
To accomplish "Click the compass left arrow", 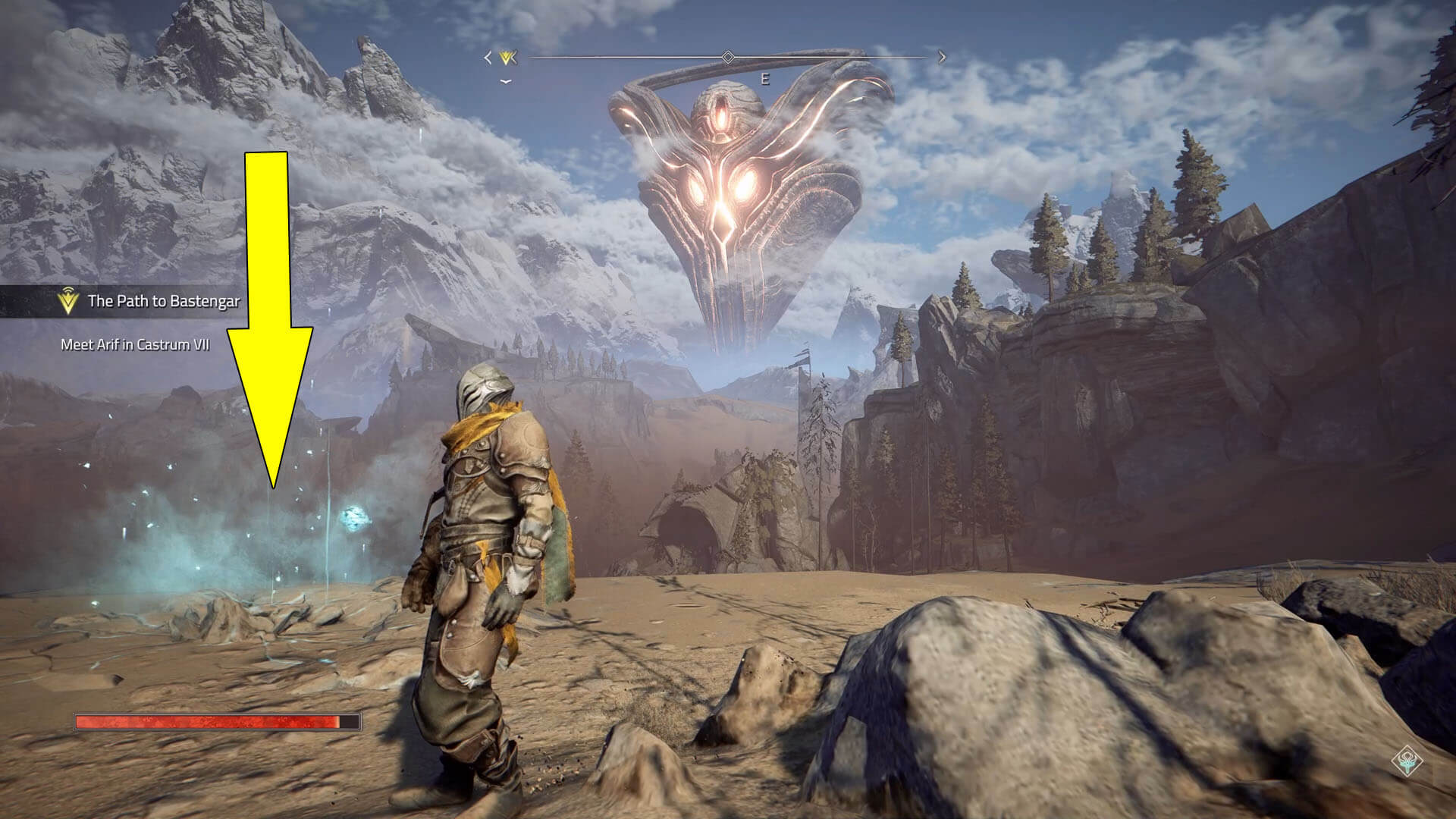I will (488, 57).
